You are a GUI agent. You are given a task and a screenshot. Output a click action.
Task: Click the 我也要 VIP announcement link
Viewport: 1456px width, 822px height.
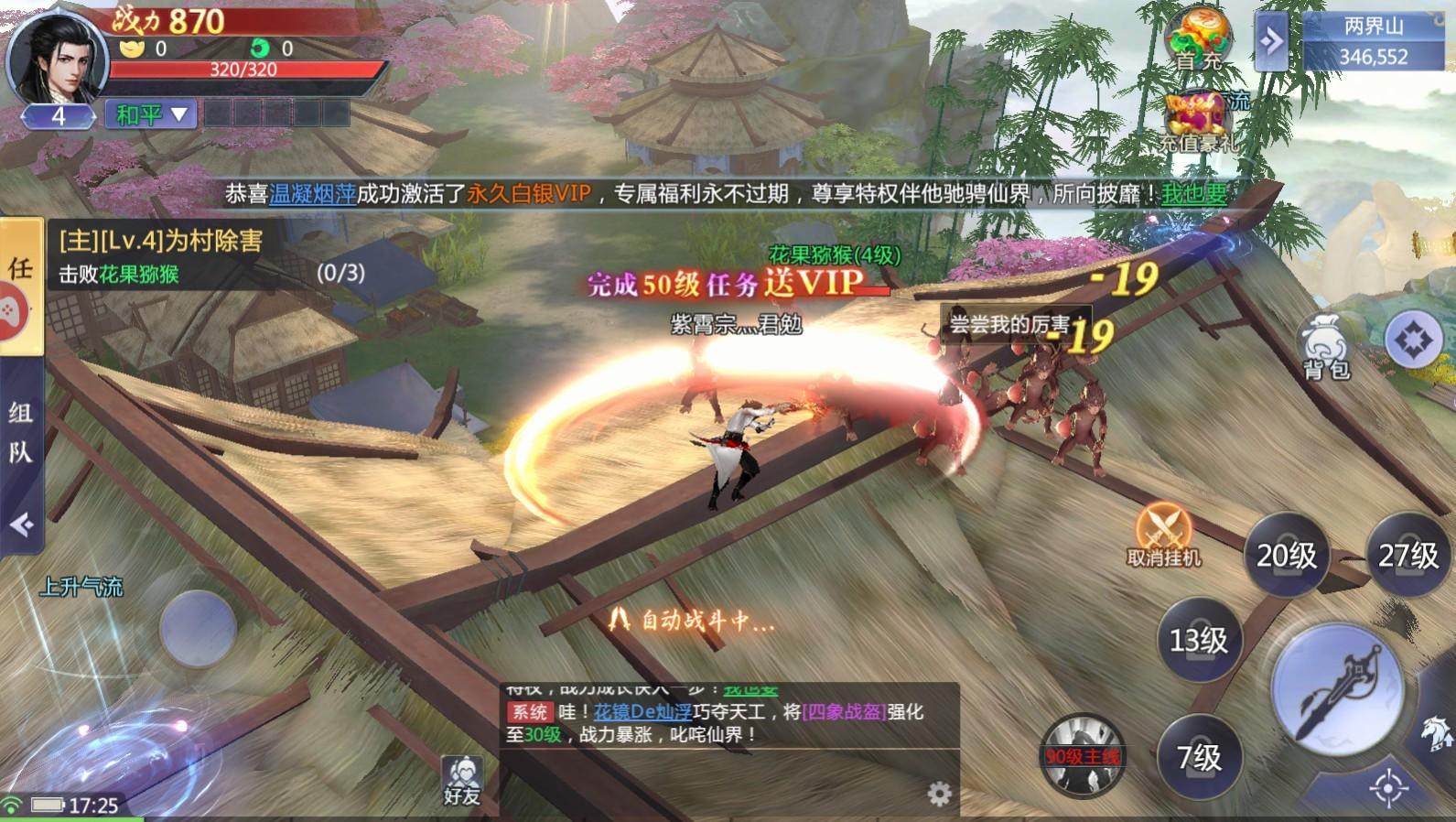(1196, 193)
